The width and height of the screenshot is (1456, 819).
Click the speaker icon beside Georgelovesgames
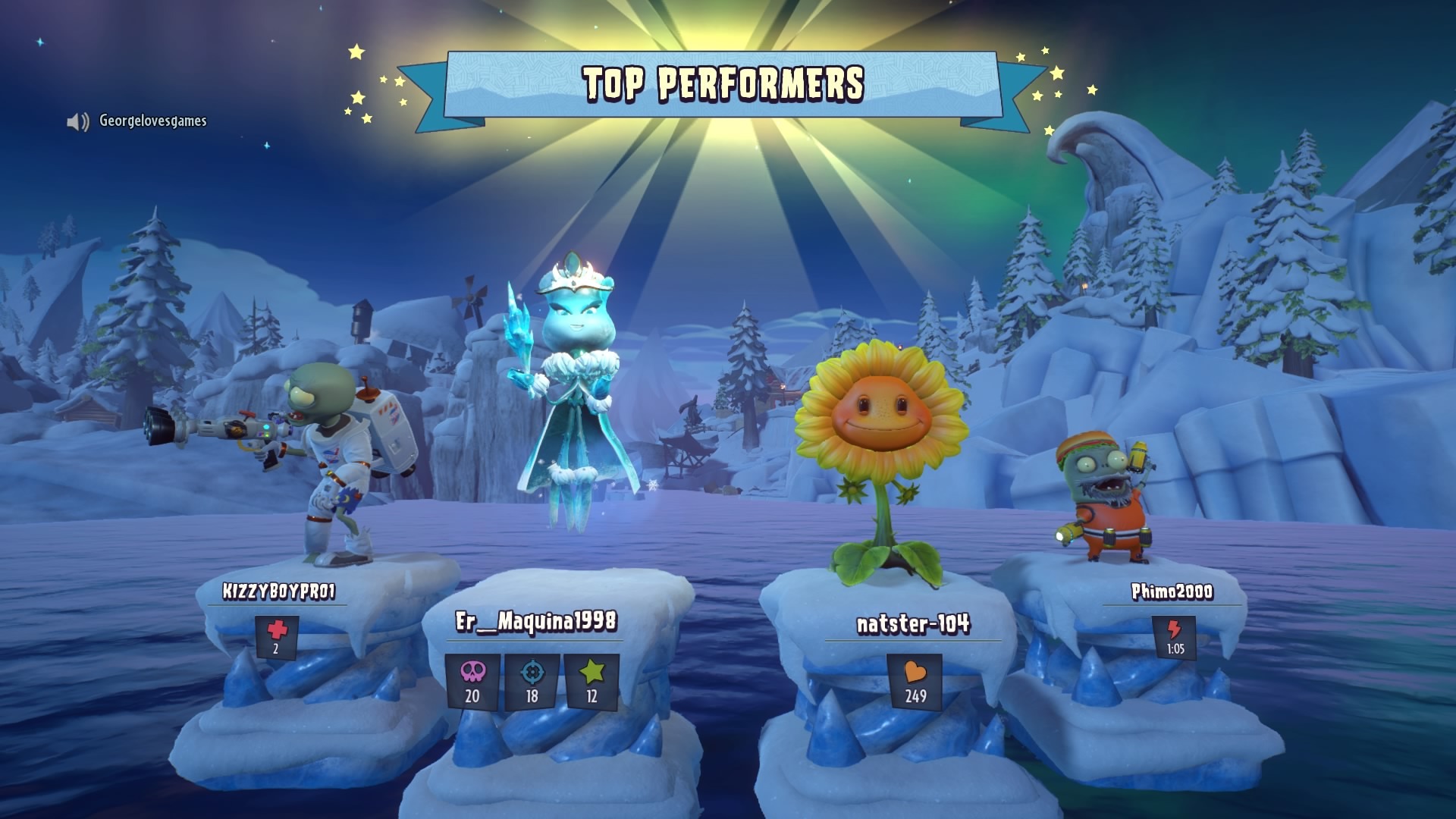[x=77, y=121]
